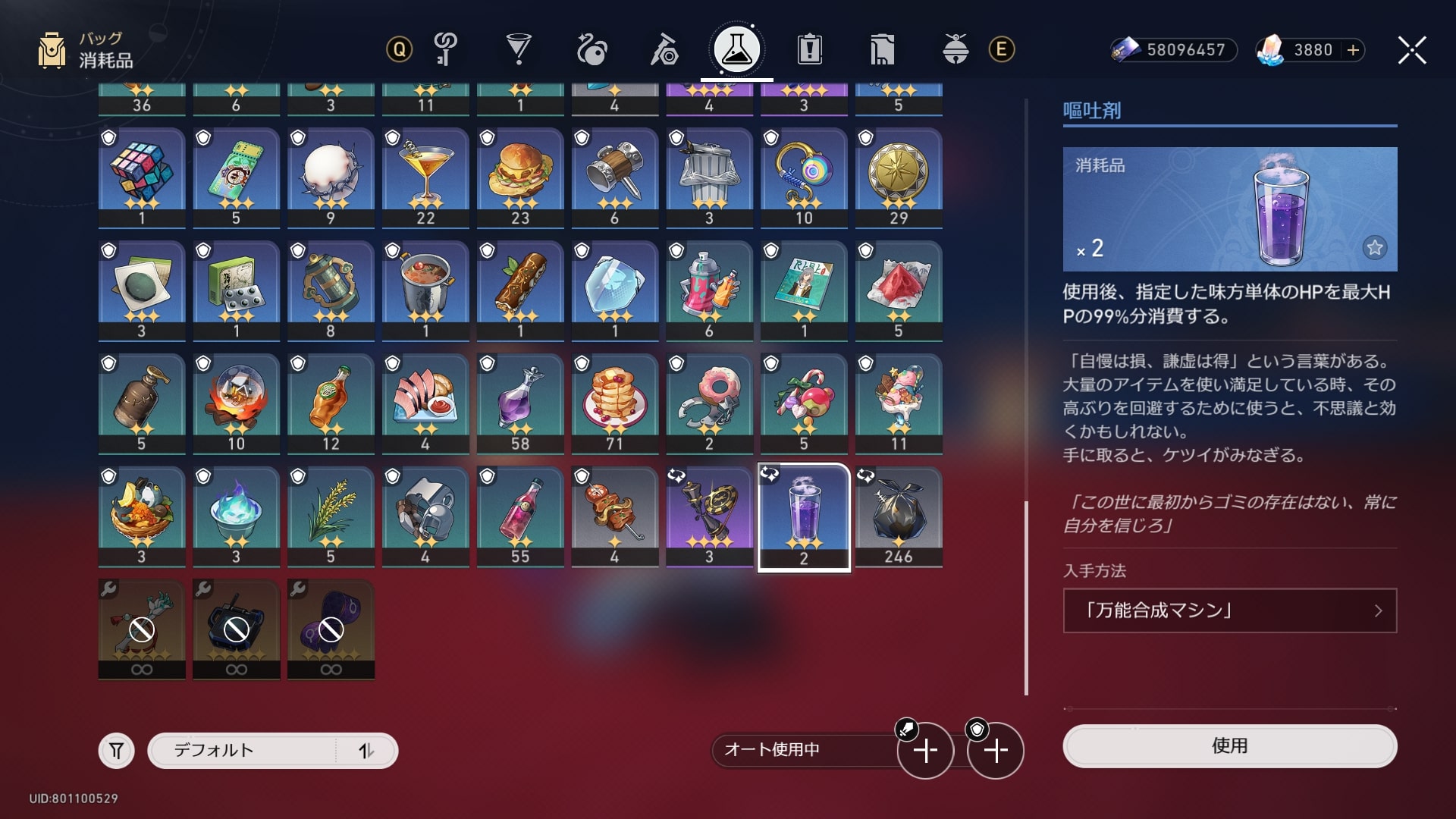Switch to the key items tab
The height and width of the screenshot is (819, 1456).
(x=446, y=50)
